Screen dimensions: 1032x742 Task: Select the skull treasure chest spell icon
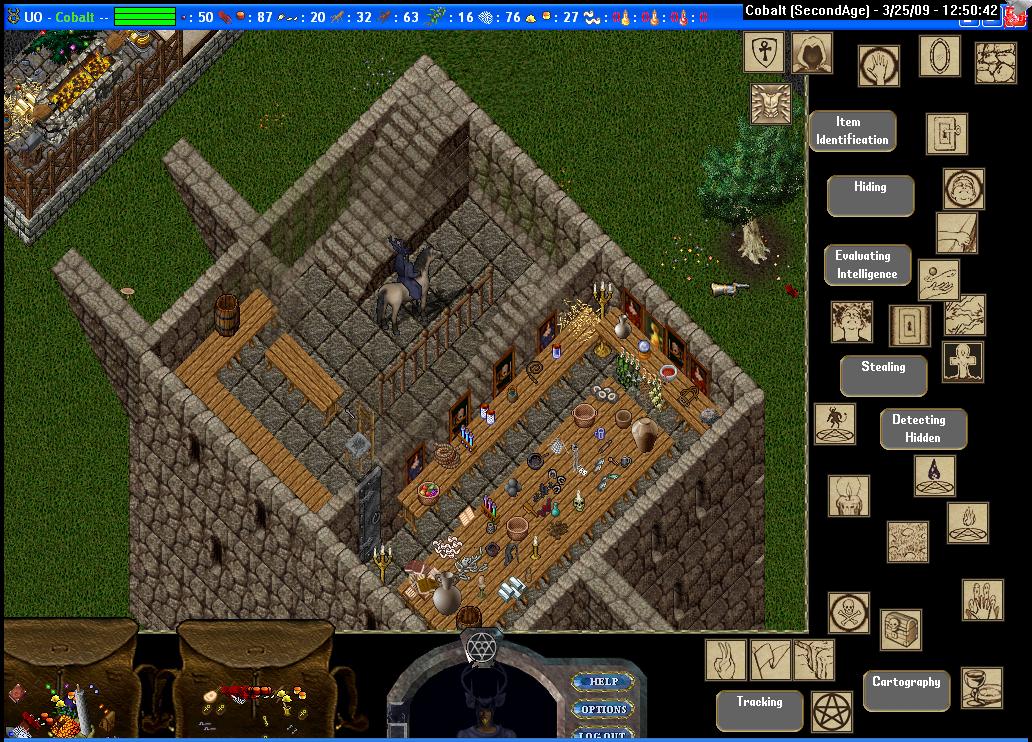[900, 630]
